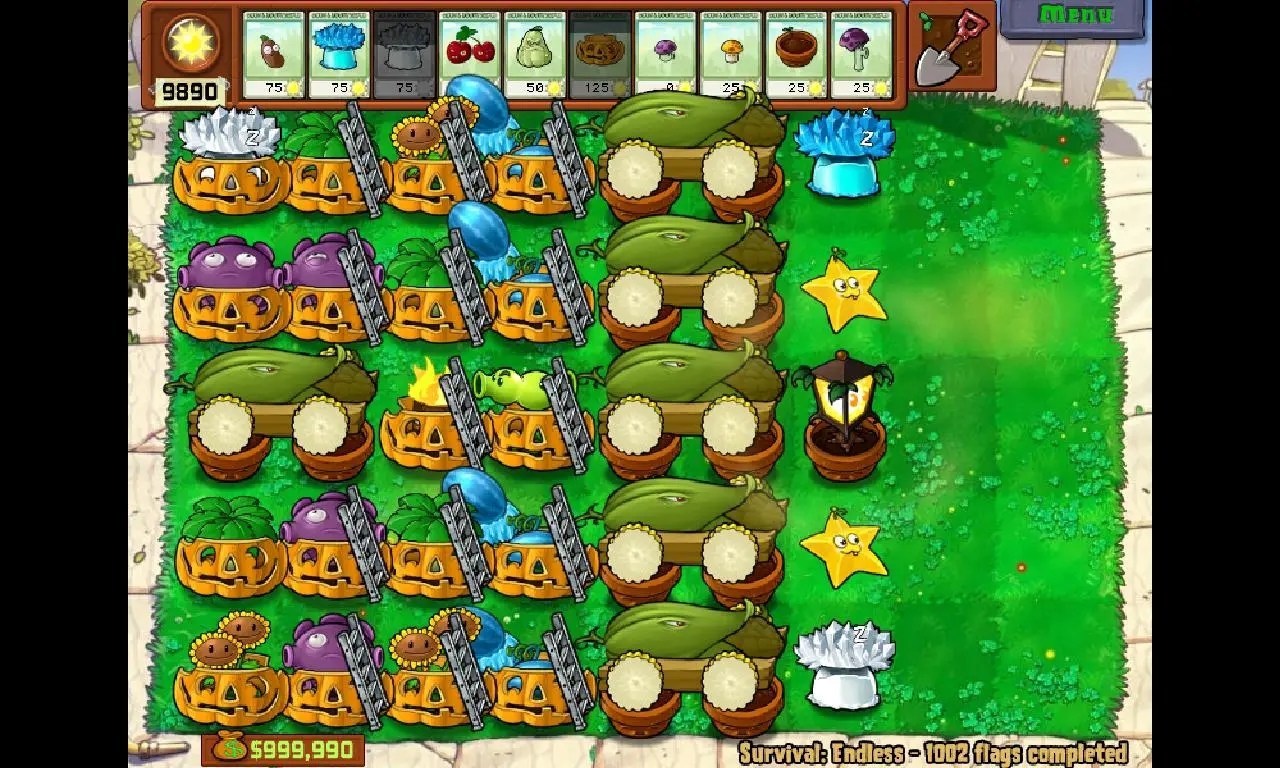The width and height of the screenshot is (1280, 768).
Task: Pick the orange Sun-shroom seed packet
Action: 731,54
